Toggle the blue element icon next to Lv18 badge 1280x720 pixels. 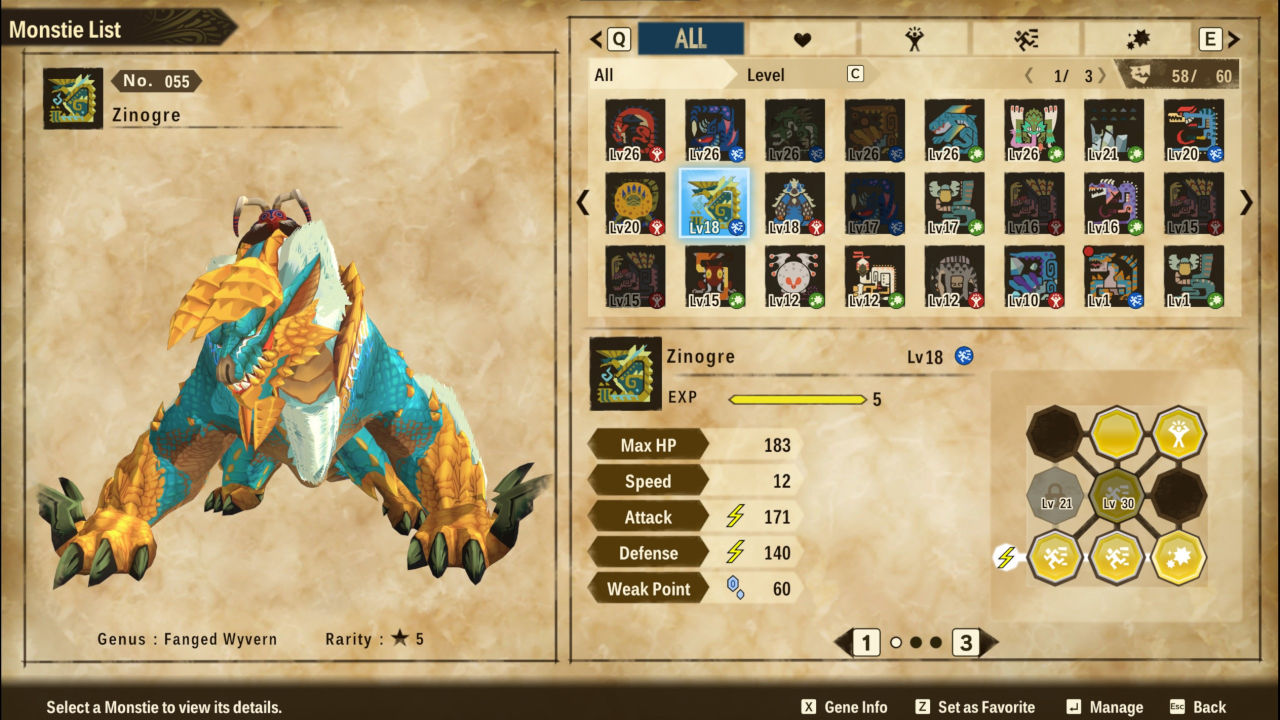964,356
